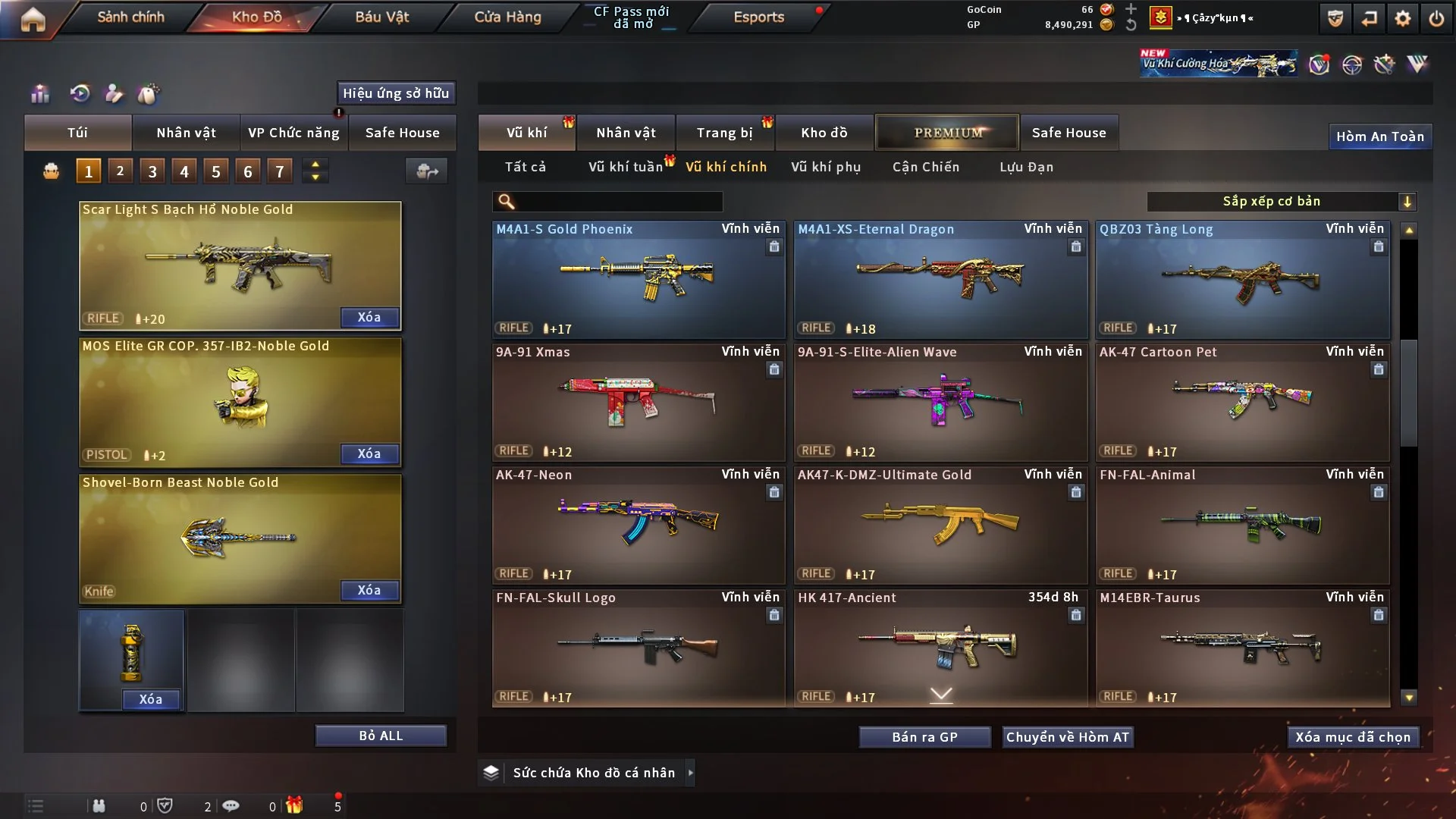
Task: Click the power exit icon
Action: [x=1436, y=18]
